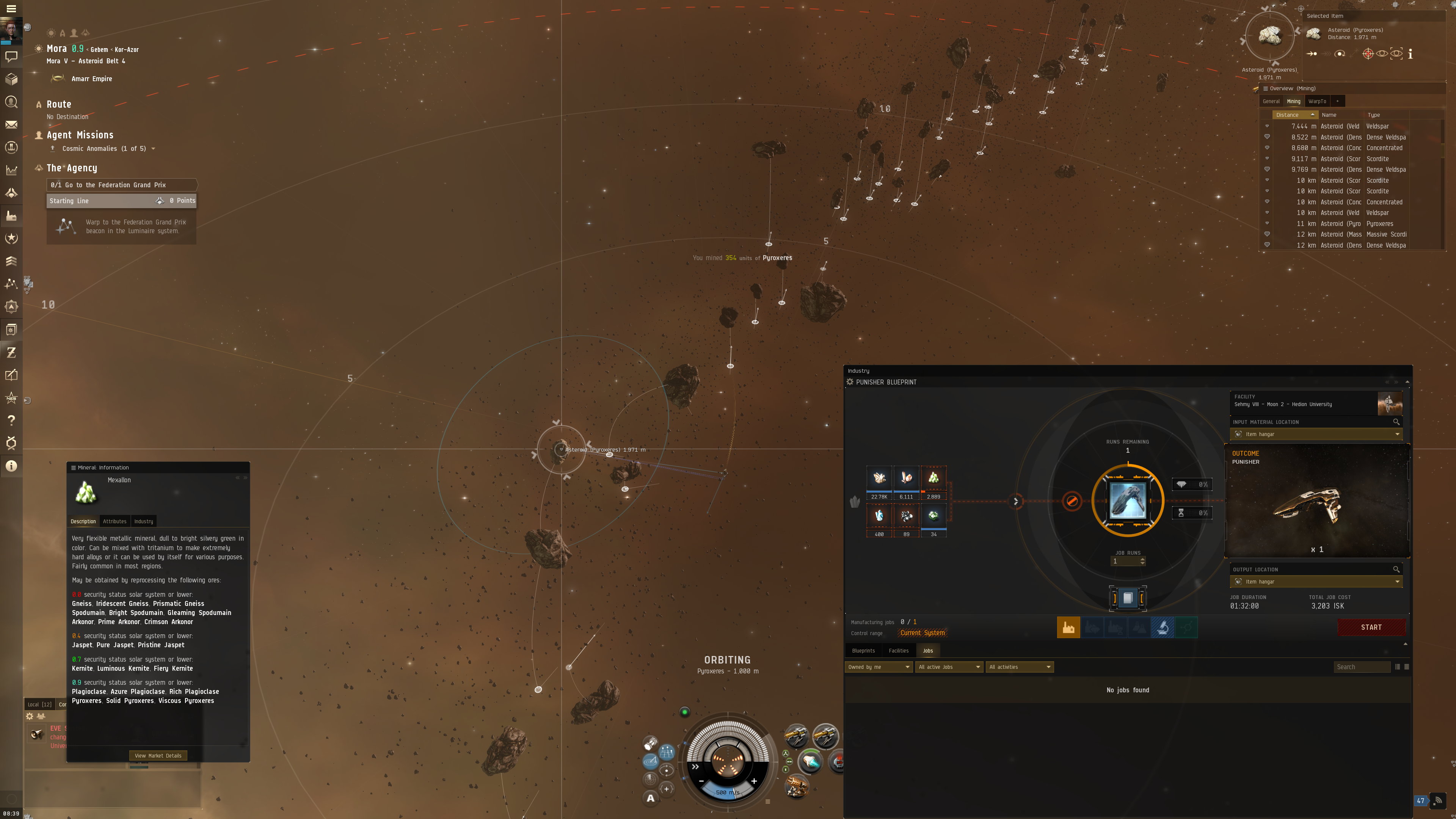Screen dimensions: 1456x819
Task: Open the All activities dropdown
Action: pos(1020,667)
